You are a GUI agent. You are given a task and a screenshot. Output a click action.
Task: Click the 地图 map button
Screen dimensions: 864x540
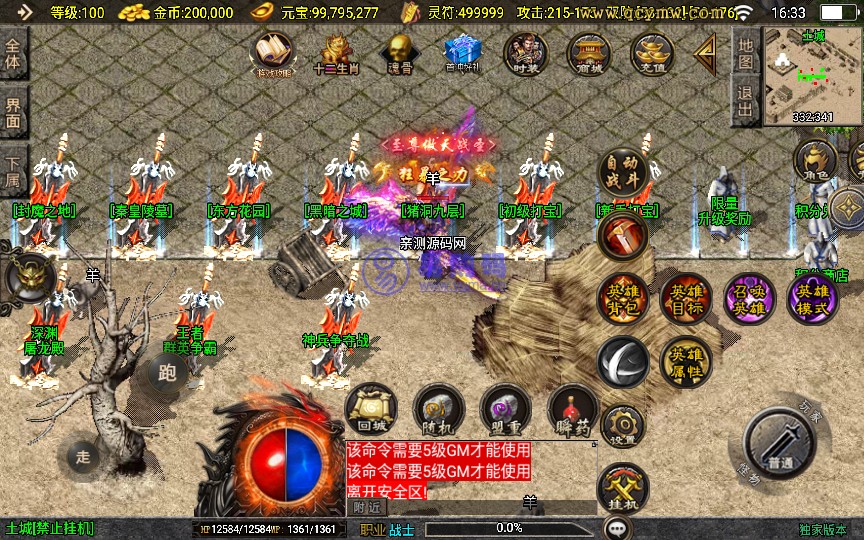pyautogui.click(x=745, y=52)
